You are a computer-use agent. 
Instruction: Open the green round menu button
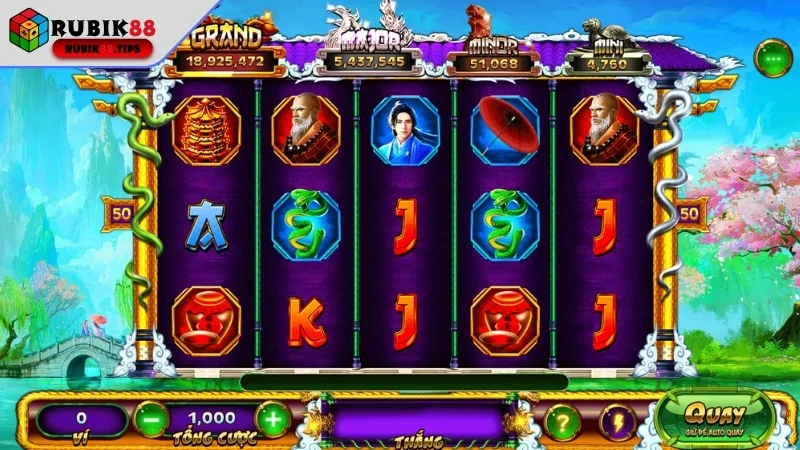[x=772, y=58]
